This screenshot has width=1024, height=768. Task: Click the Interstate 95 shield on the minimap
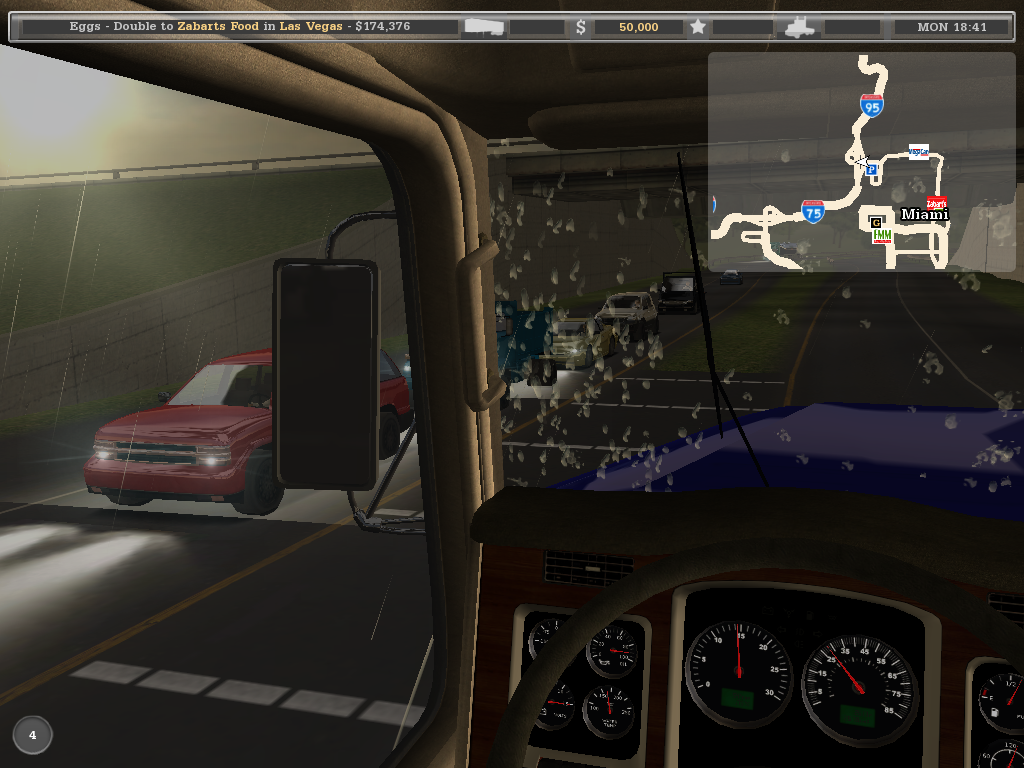click(872, 106)
